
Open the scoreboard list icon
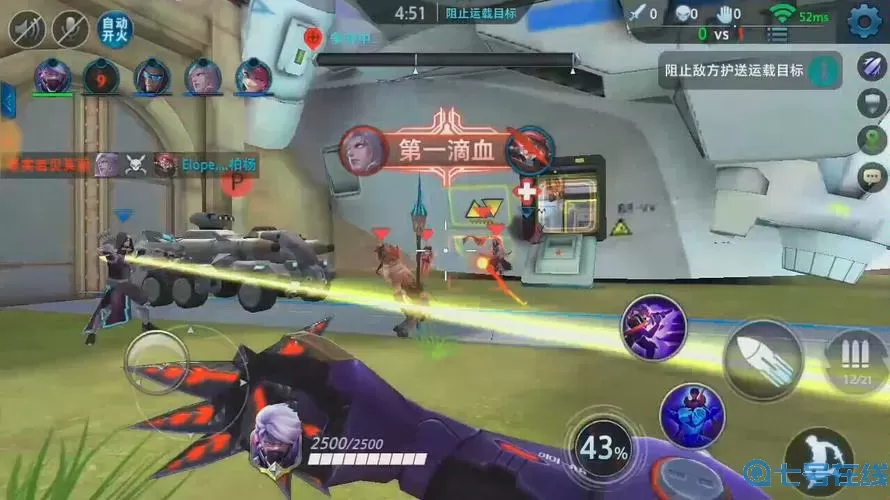[777, 34]
